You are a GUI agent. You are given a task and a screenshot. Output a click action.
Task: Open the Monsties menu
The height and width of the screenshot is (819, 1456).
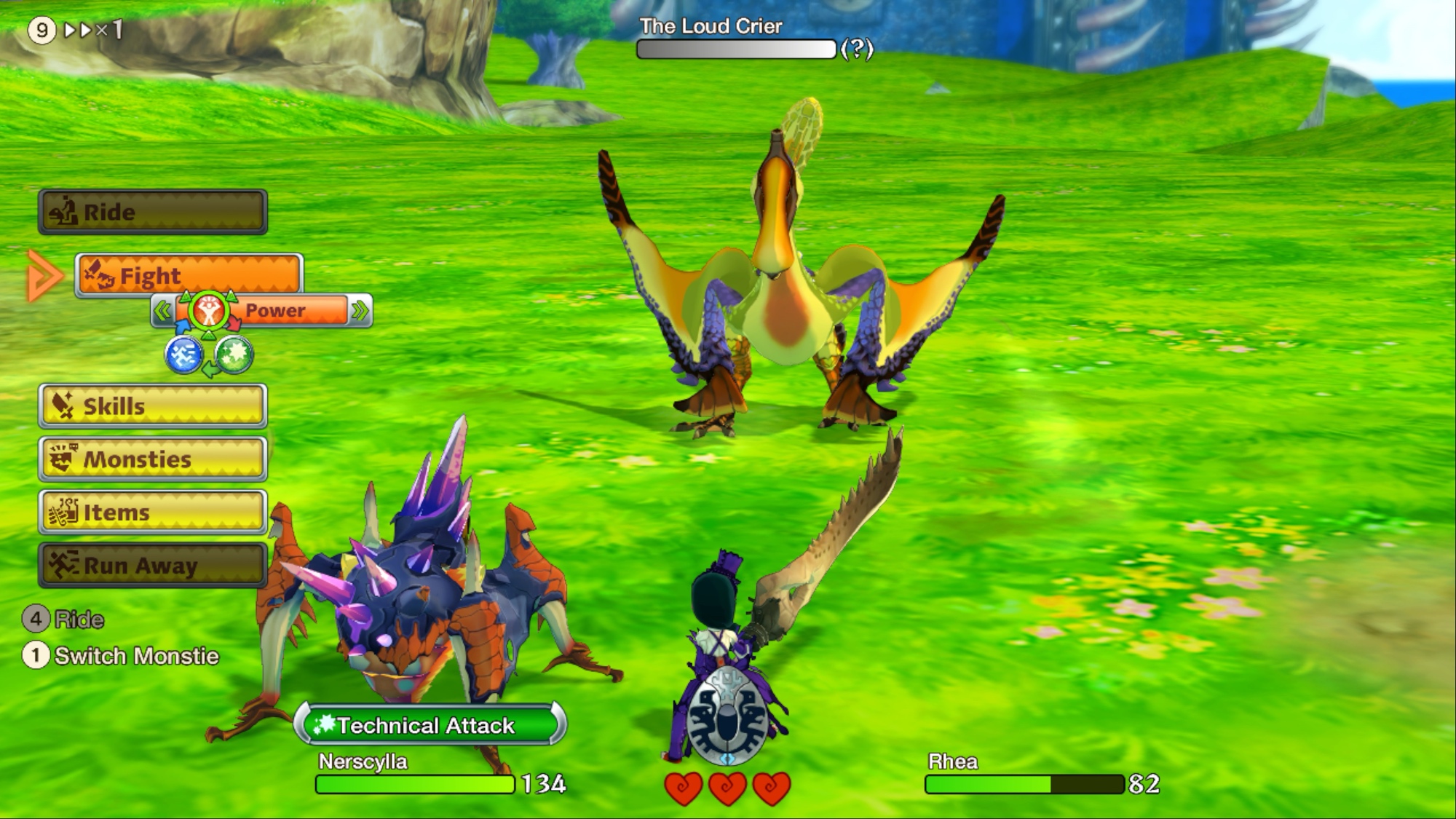tap(153, 459)
